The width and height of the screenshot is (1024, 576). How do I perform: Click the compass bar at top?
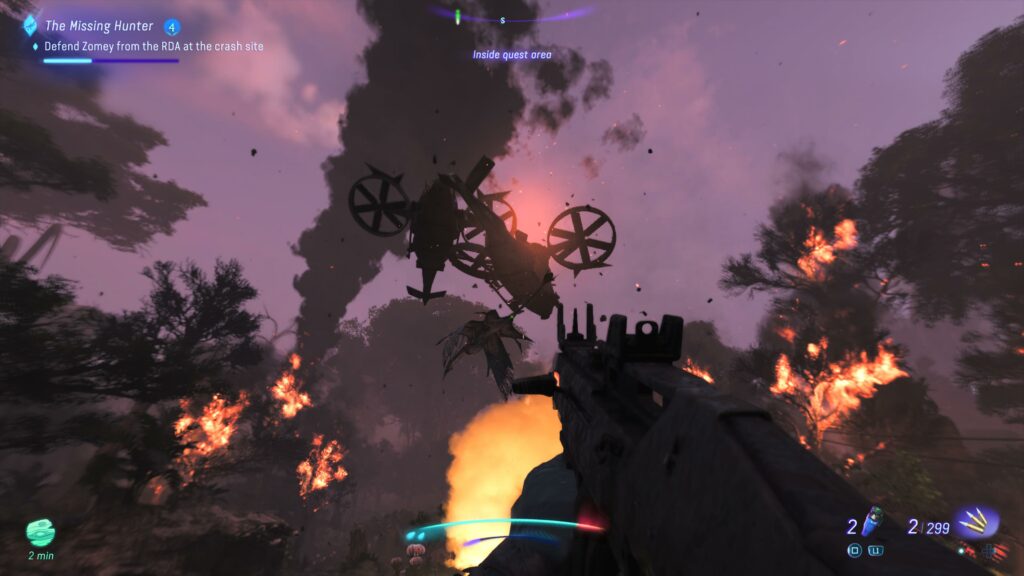point(510,17)
